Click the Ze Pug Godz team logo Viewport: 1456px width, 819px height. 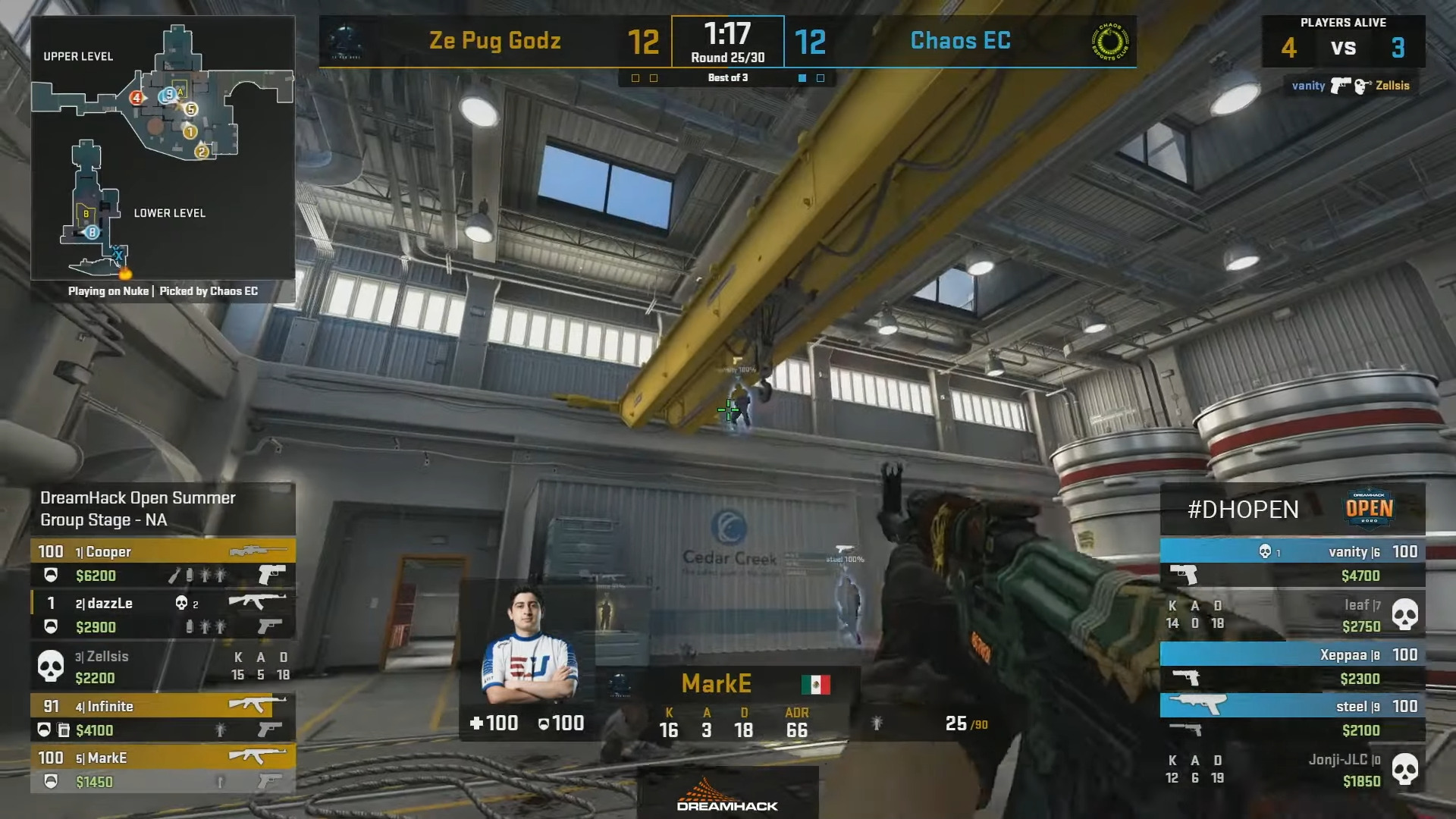[345, 42]
